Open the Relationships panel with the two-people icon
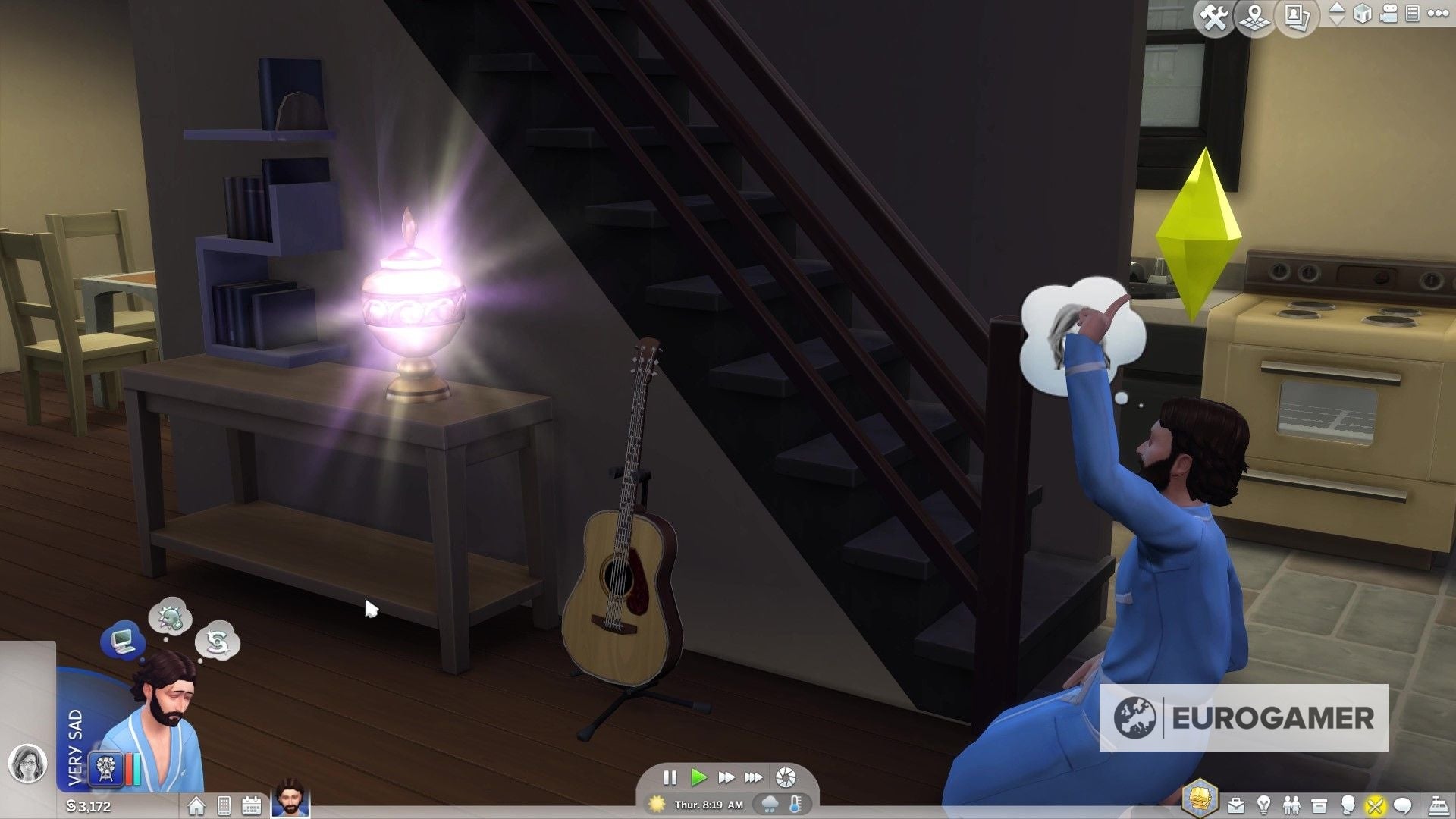Screen dimensions: 1456x819 click(x=1291, y=805)
